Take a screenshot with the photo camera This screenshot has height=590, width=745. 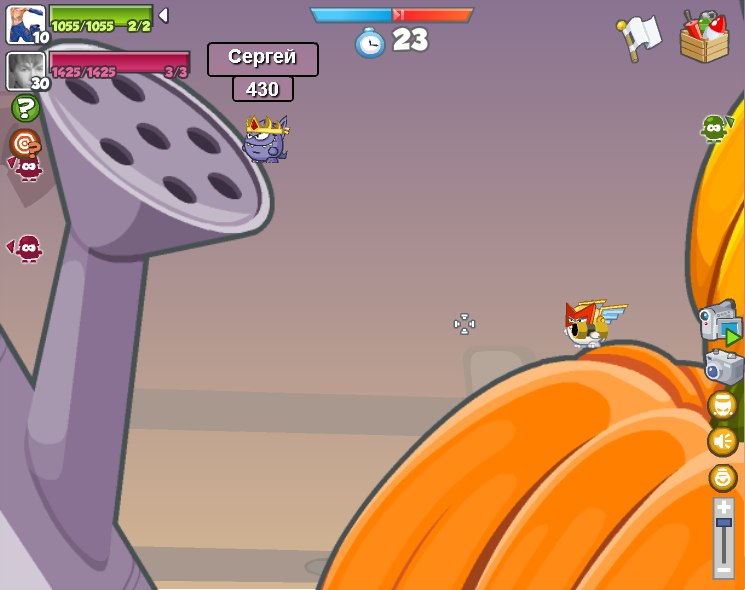click(723, 367)
